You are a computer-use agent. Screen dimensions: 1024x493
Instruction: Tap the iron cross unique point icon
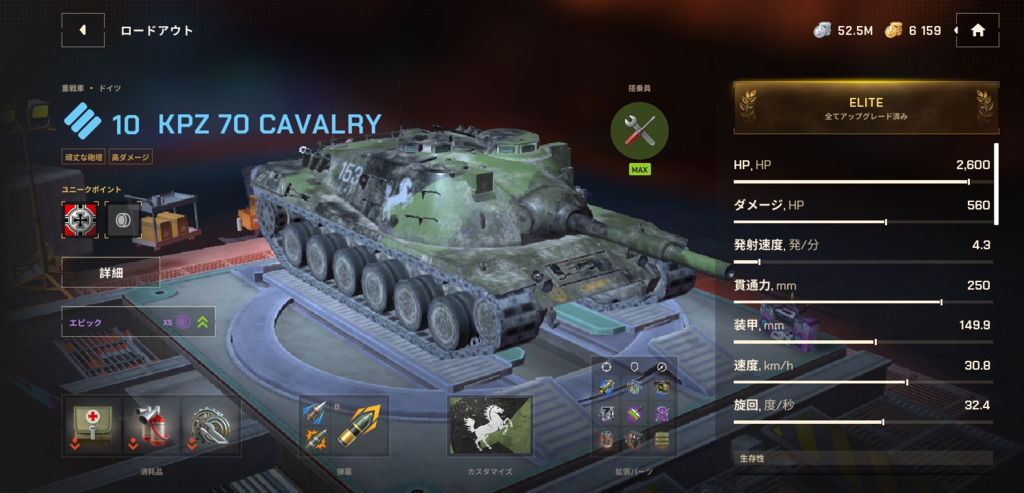pyautogui.click(x=78, y=220)
